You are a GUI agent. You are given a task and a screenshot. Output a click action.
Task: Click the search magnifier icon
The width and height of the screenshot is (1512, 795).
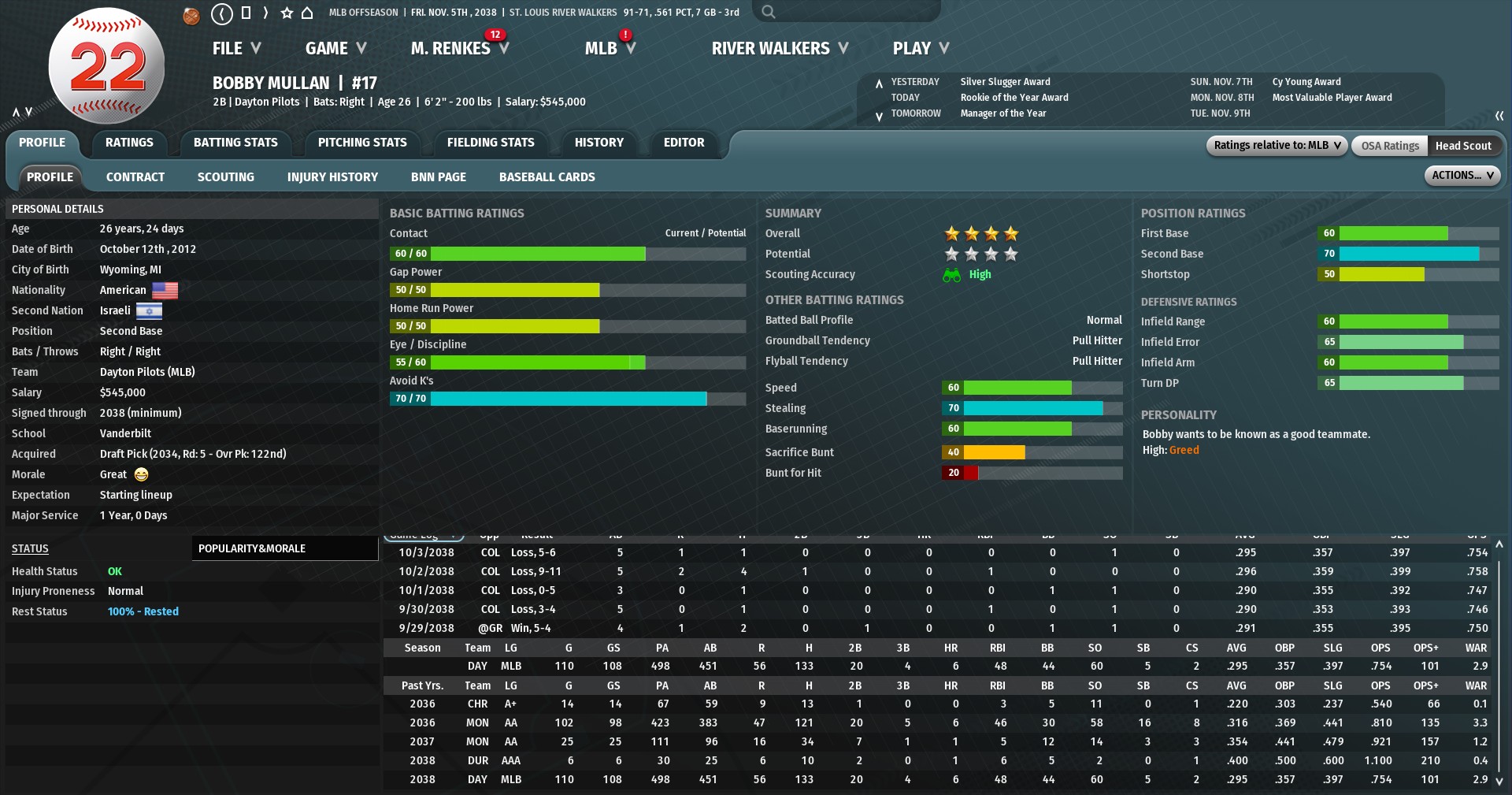pos(769,12)
